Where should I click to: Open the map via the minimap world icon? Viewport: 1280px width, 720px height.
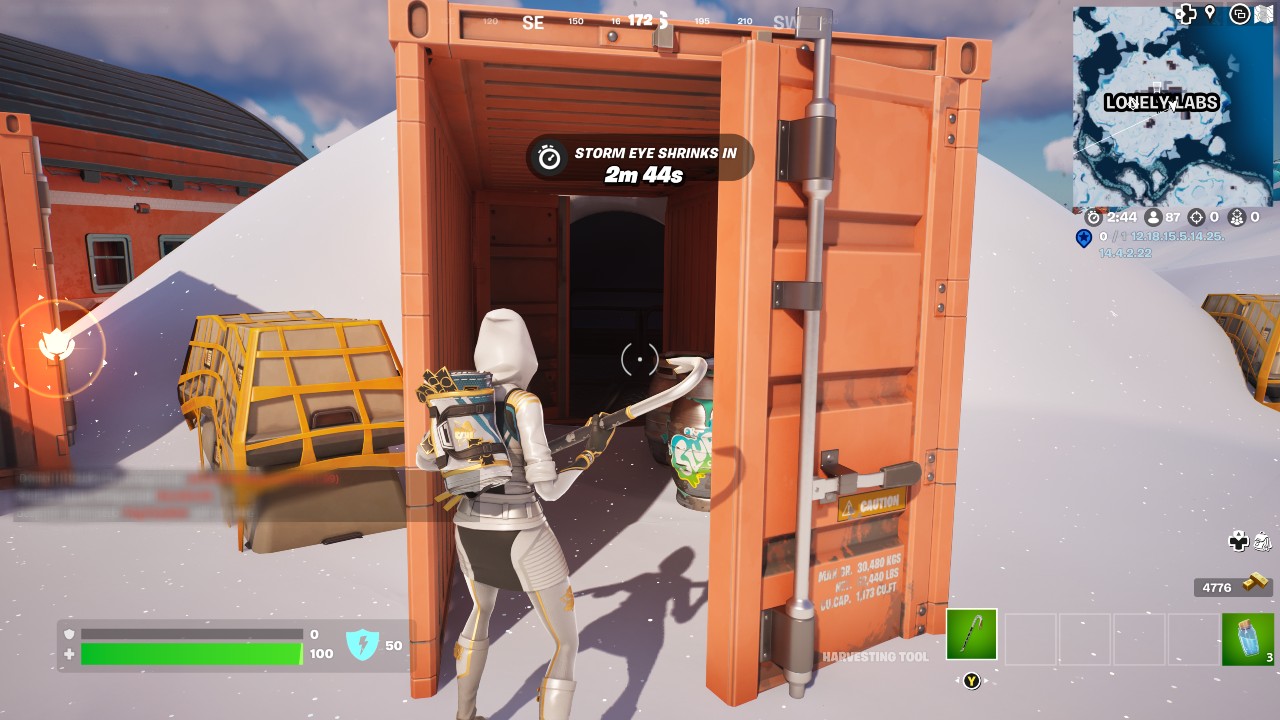(1265, 13)
